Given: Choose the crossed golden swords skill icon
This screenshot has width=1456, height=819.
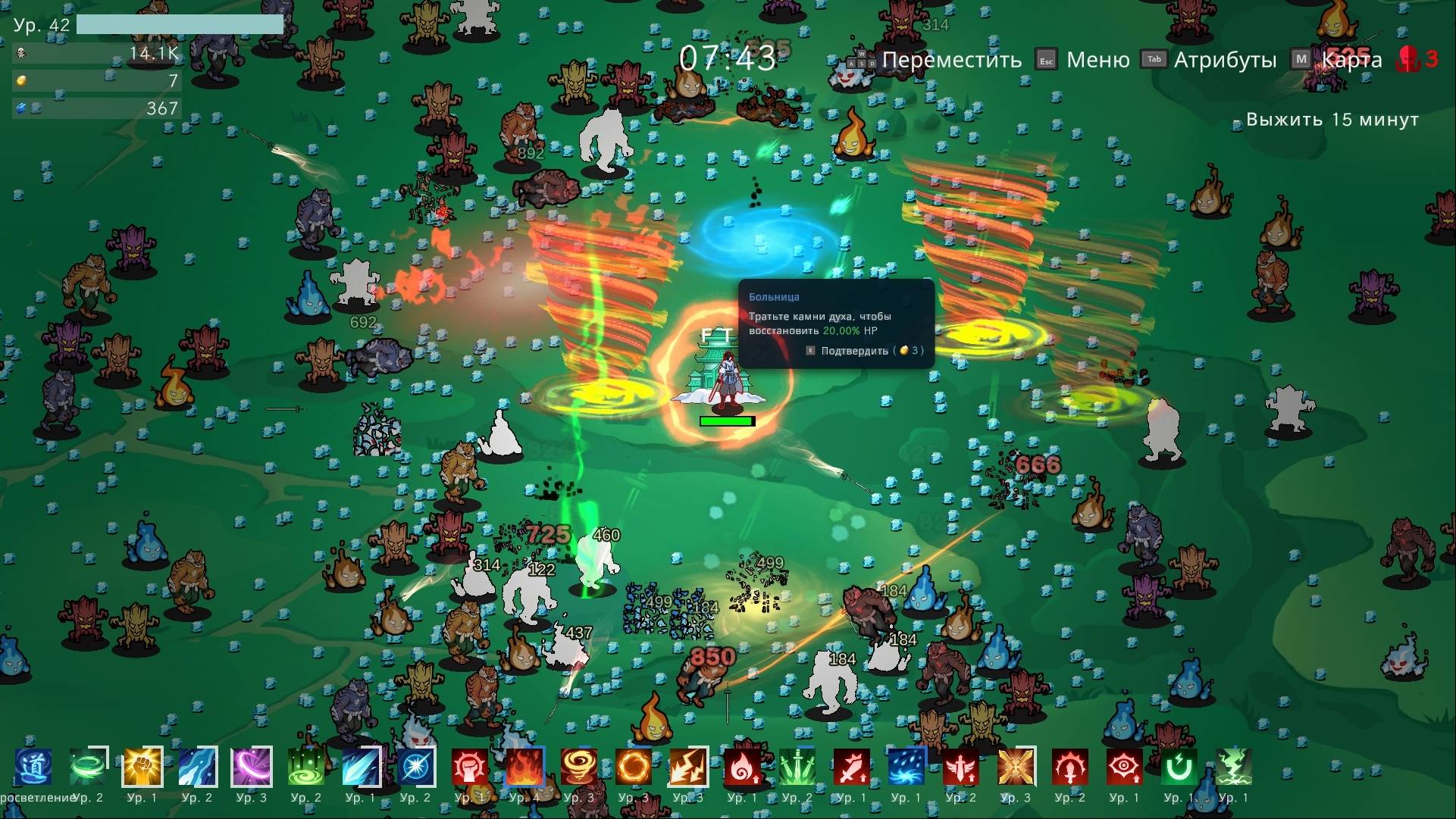Looking at the screenshot, I should (x=1016, y=767).
